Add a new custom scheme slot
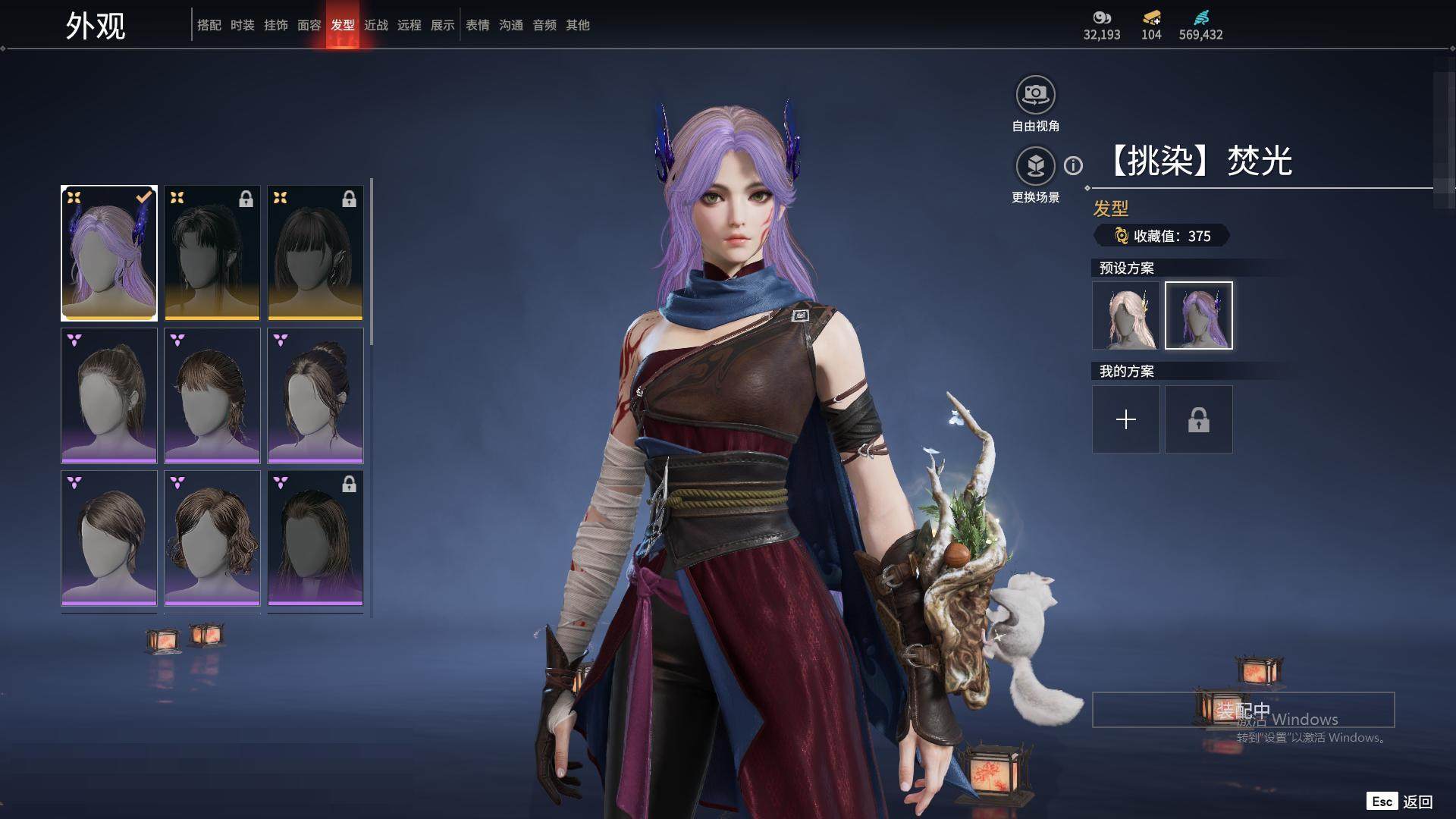Screen dimensions: 1456x819 [x=1125, y=419]
